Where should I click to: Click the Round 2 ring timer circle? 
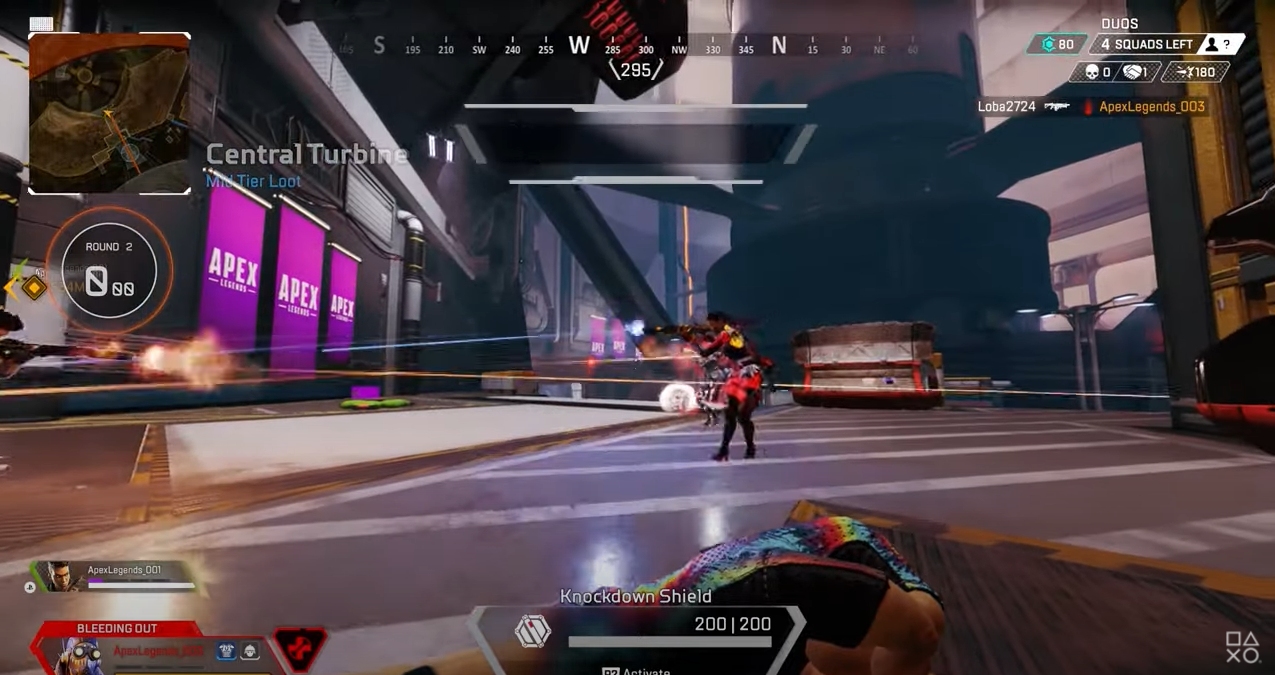point(109,269)
